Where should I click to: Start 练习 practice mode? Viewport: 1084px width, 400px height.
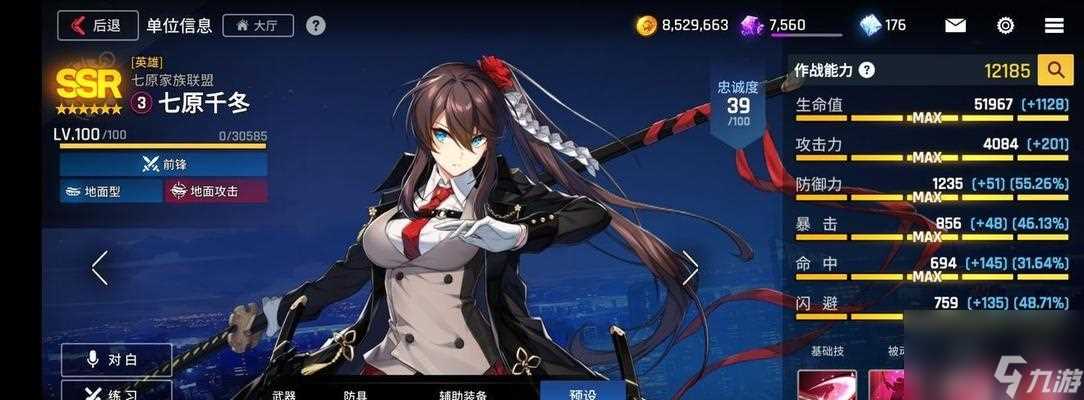point(116,392)
